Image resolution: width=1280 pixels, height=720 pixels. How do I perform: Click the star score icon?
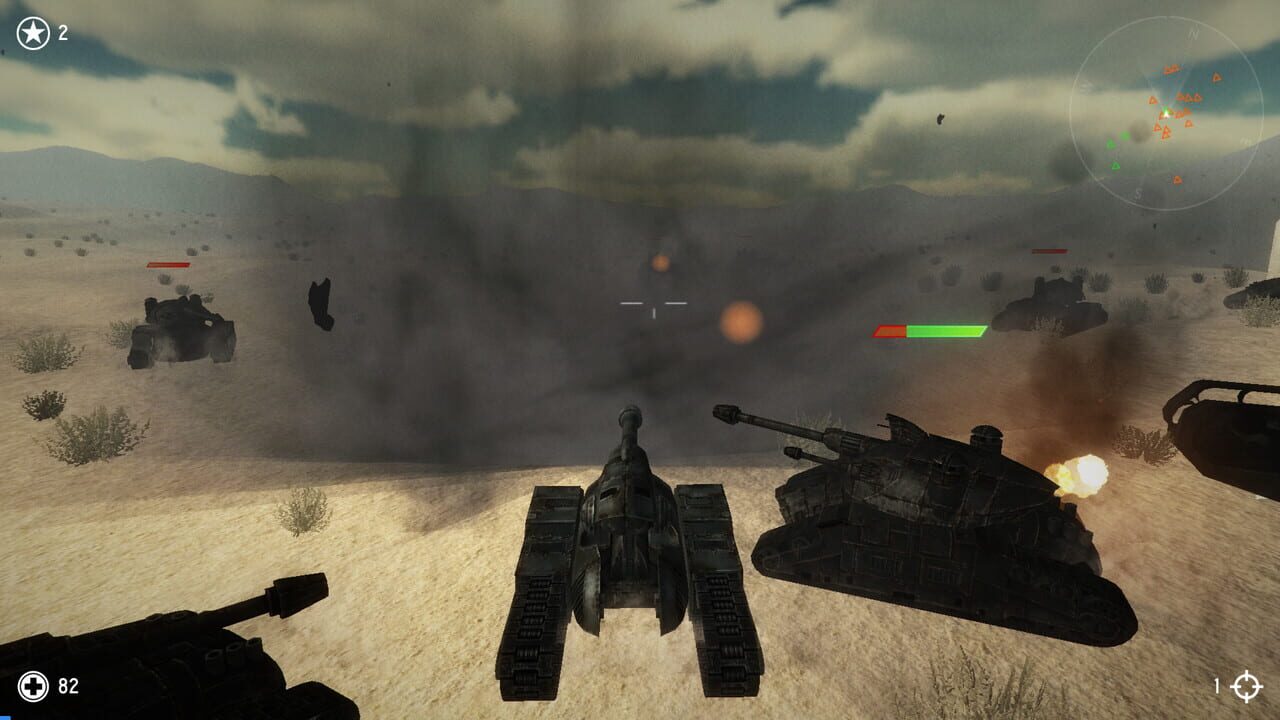click(31, 31)
